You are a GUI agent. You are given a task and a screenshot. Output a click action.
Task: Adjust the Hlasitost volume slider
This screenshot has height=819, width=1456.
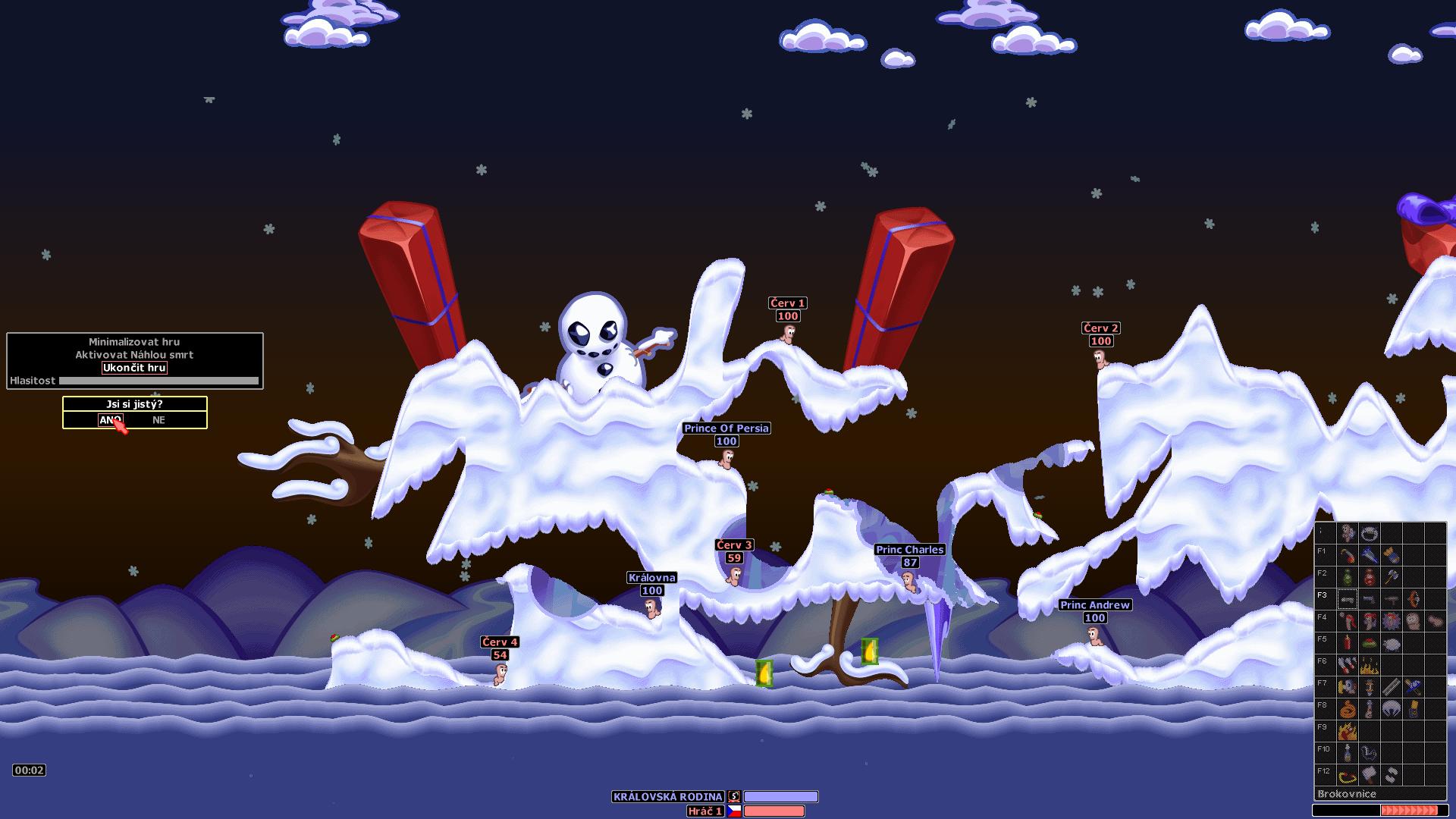click(x=158, y=381)
